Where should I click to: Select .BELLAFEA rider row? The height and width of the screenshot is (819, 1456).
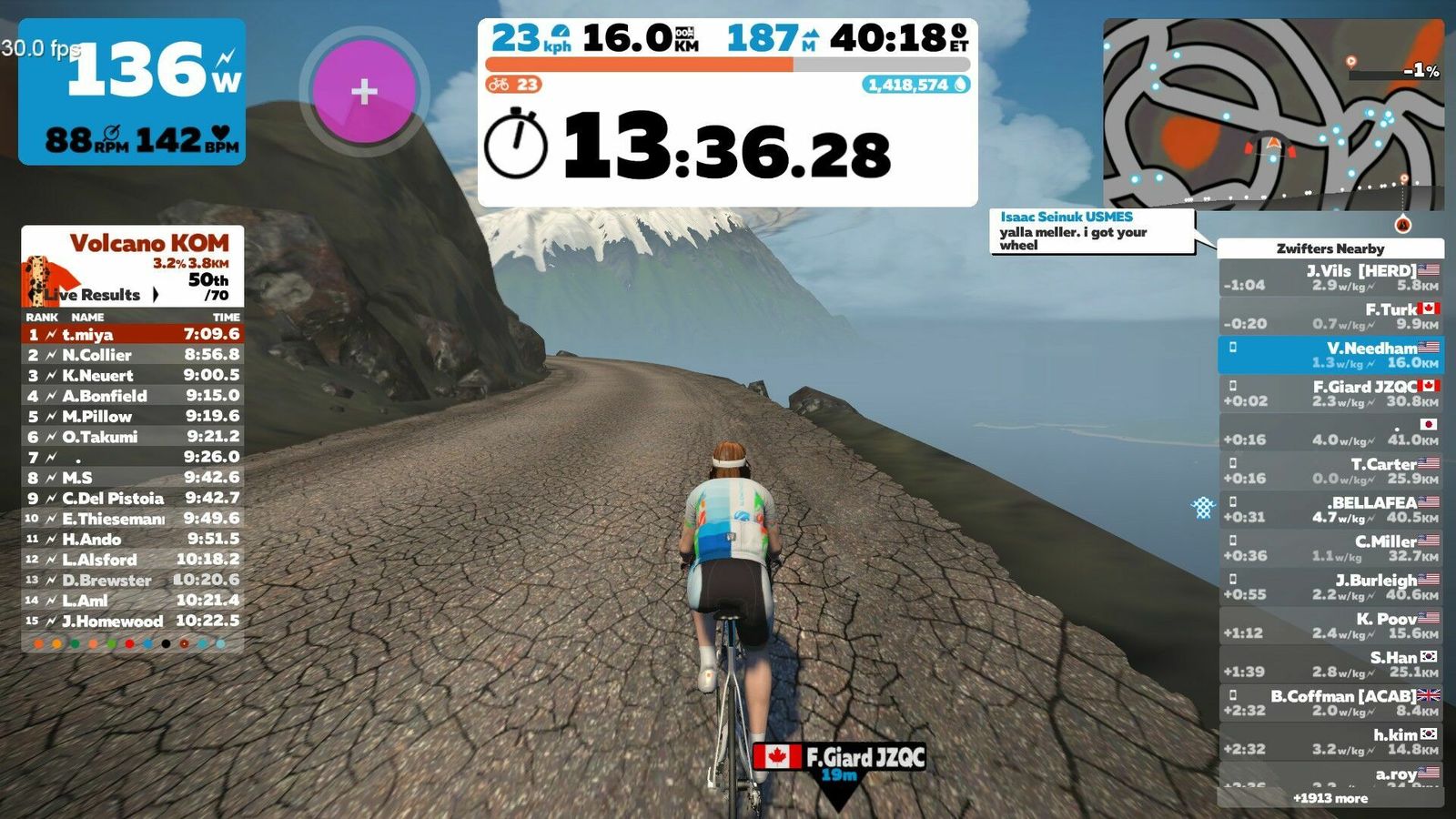click(x=1330, y=510)
